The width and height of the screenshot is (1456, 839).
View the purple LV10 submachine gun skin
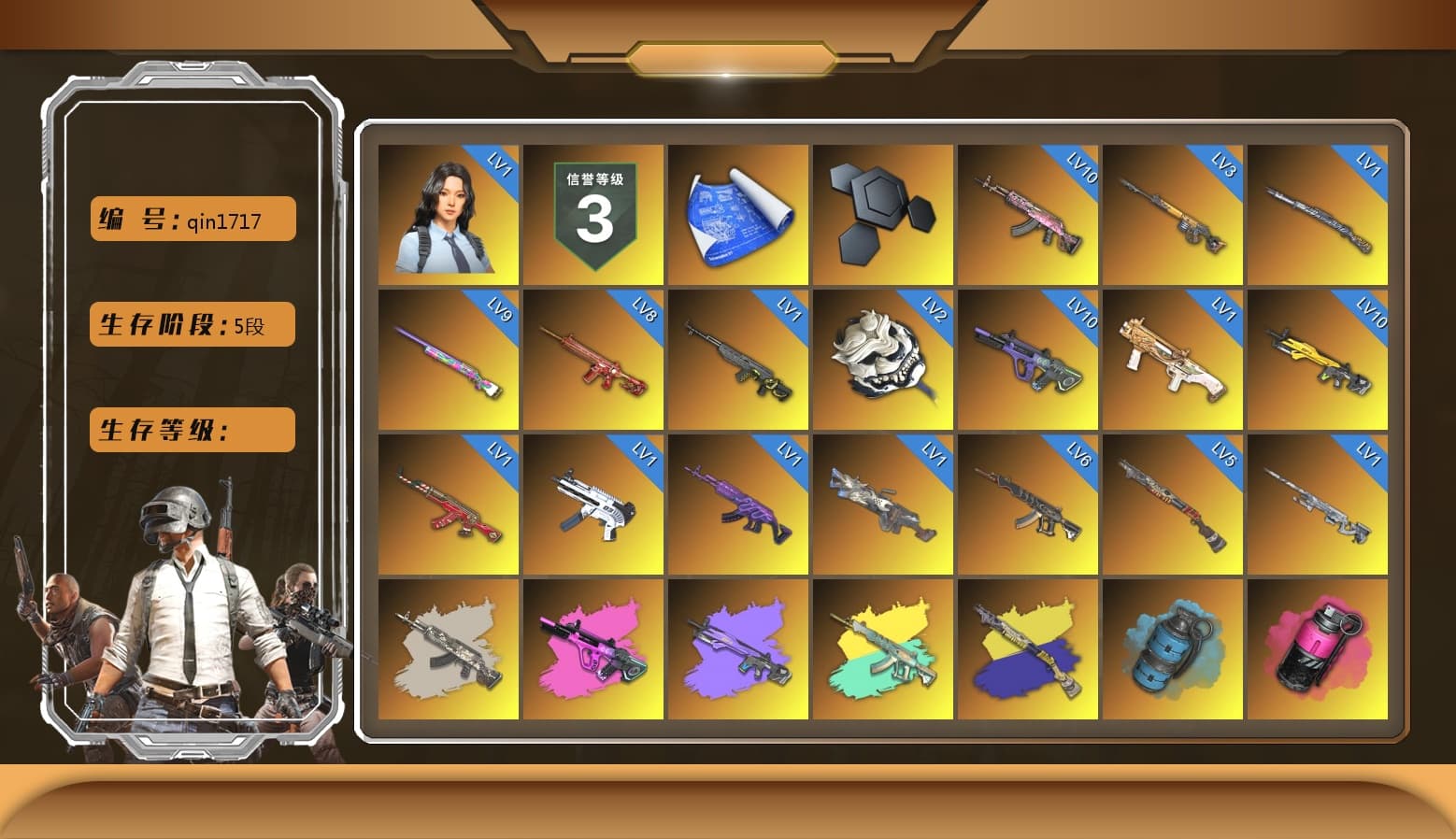[x=1028, y=360]
